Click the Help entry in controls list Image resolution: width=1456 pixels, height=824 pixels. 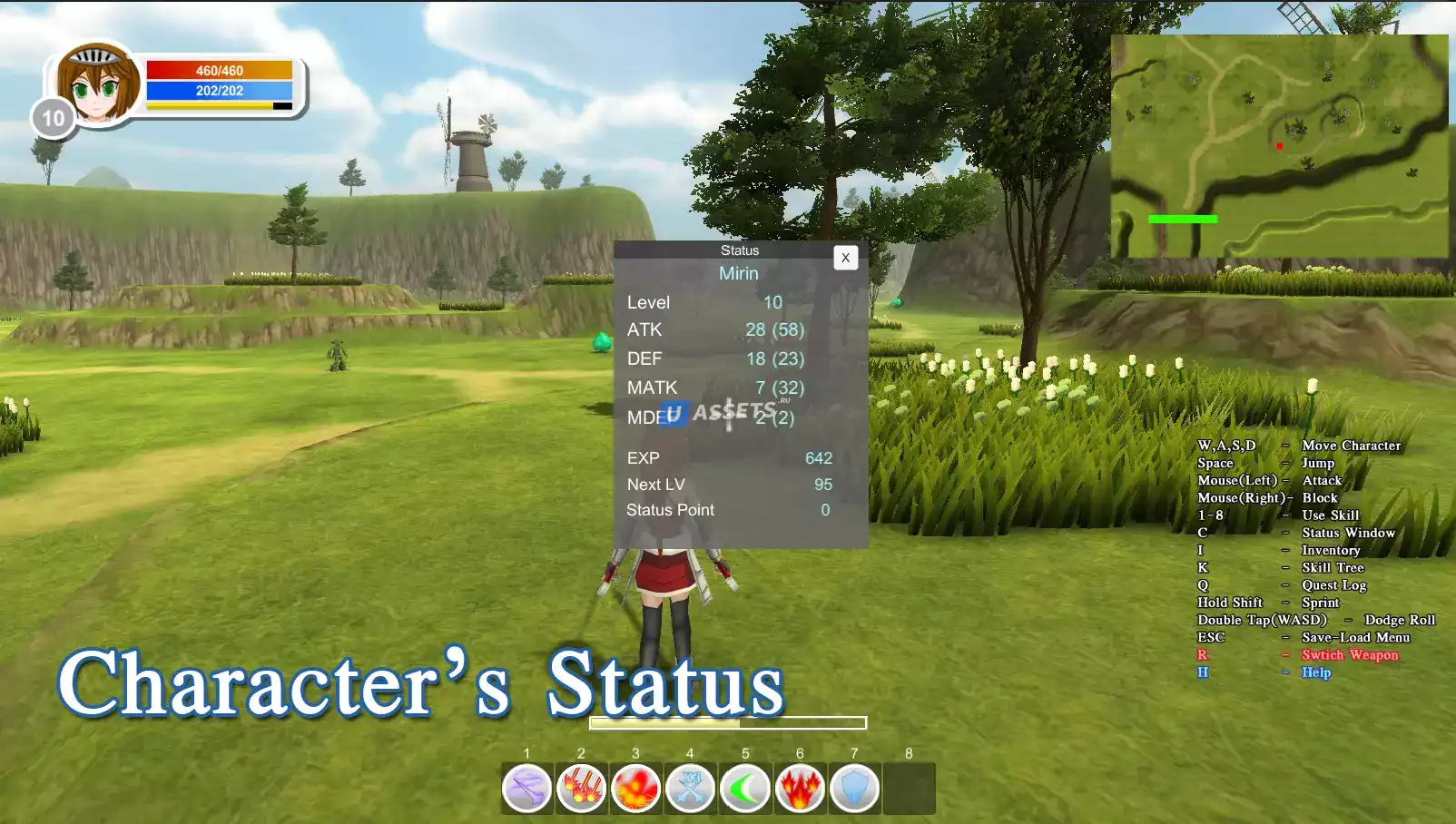1315,672
